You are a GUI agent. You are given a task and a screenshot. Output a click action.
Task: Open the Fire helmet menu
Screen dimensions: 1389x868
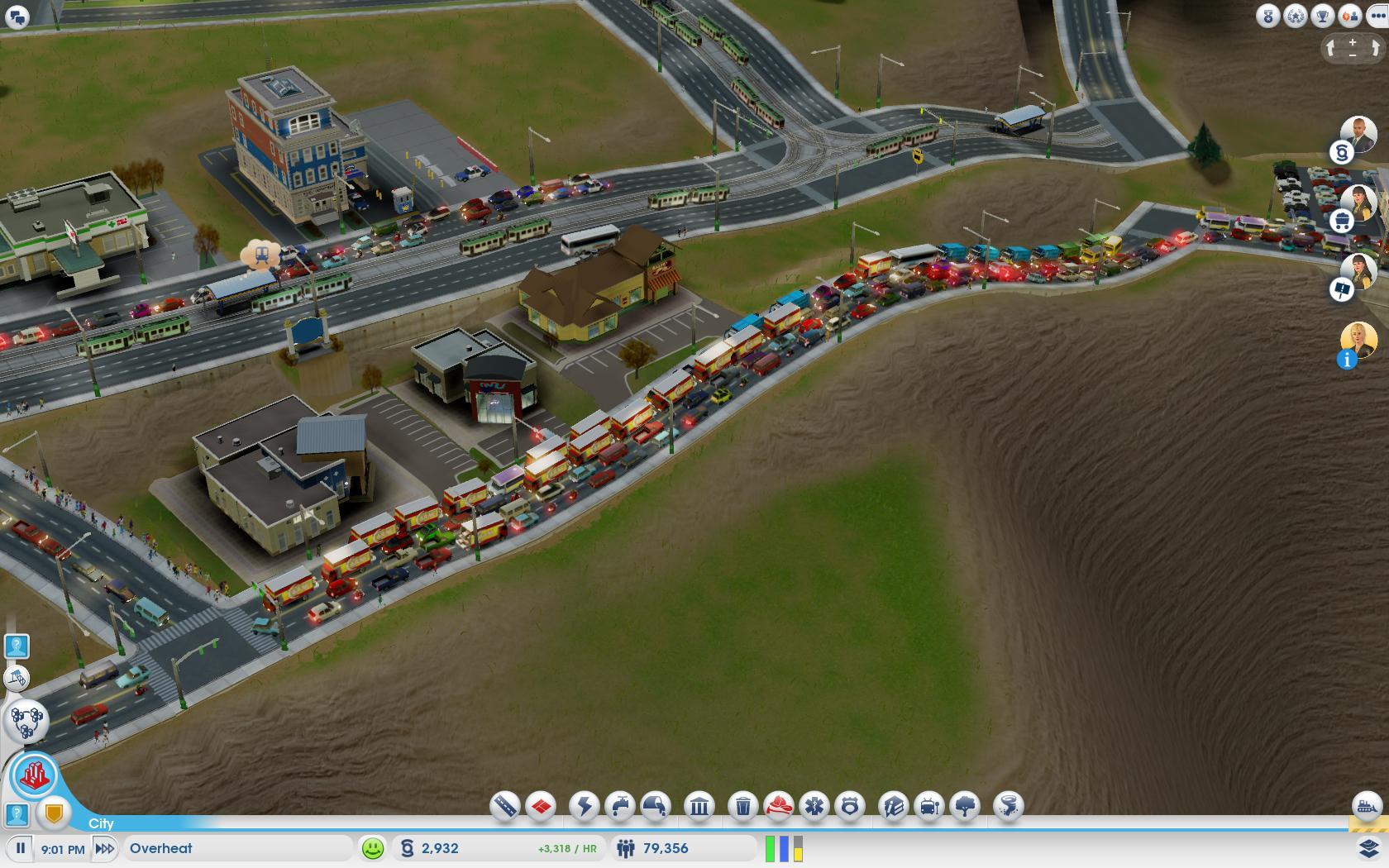(779, 805)
